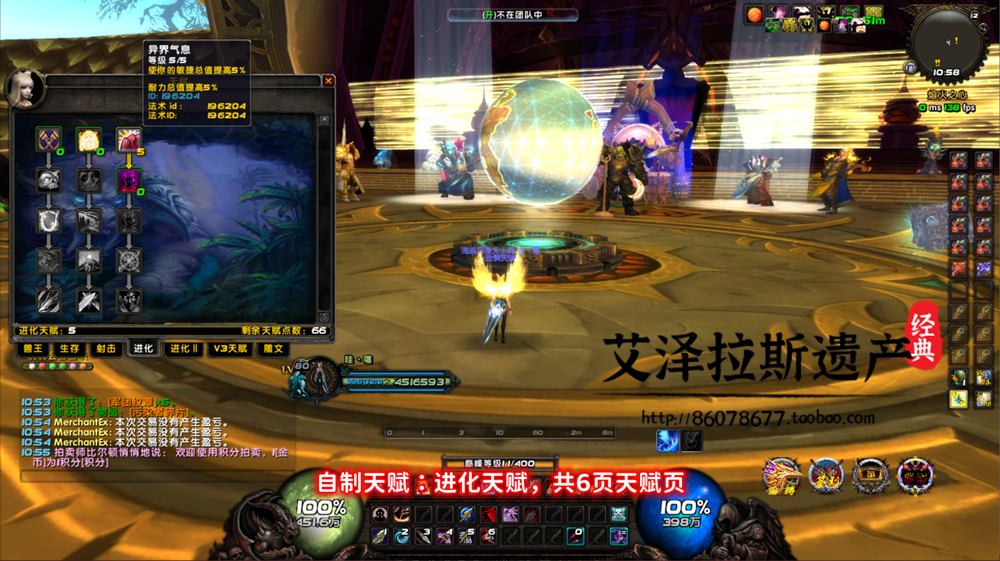
Task: Switch to the 雕文 glyph tab
Action: point(273,349)
